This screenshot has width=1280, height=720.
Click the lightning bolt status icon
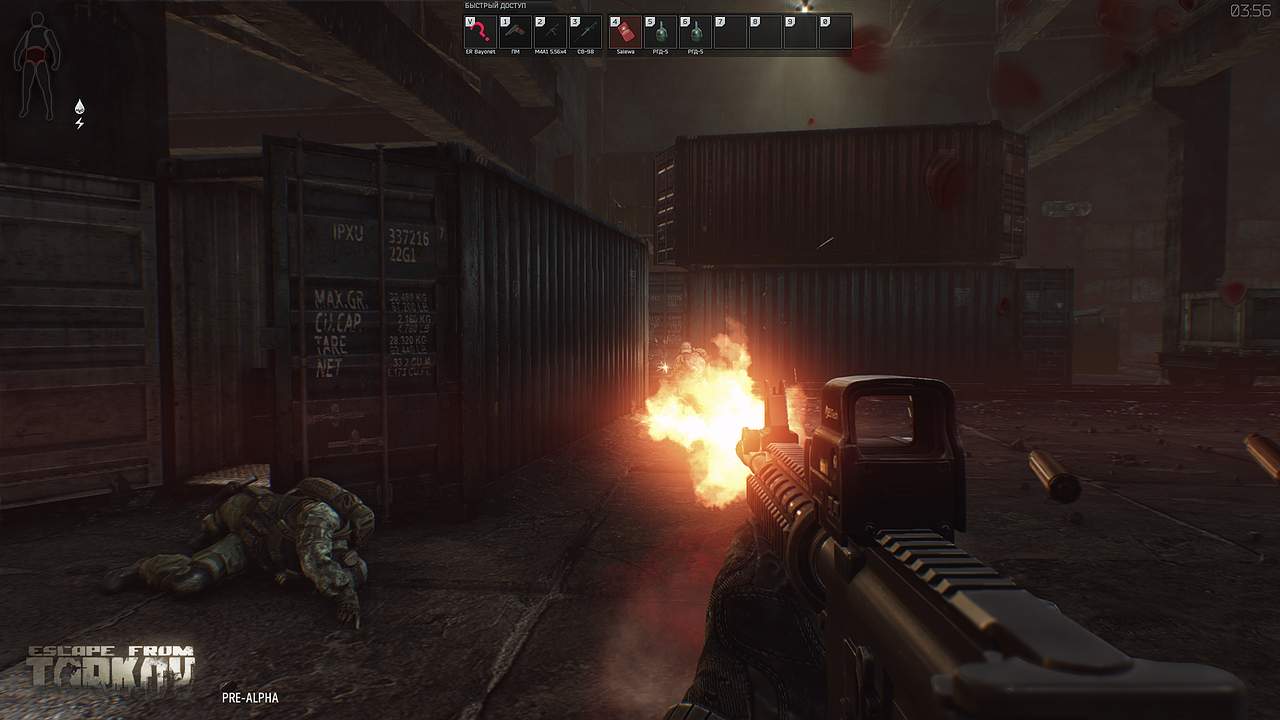(x=80, y=123)
